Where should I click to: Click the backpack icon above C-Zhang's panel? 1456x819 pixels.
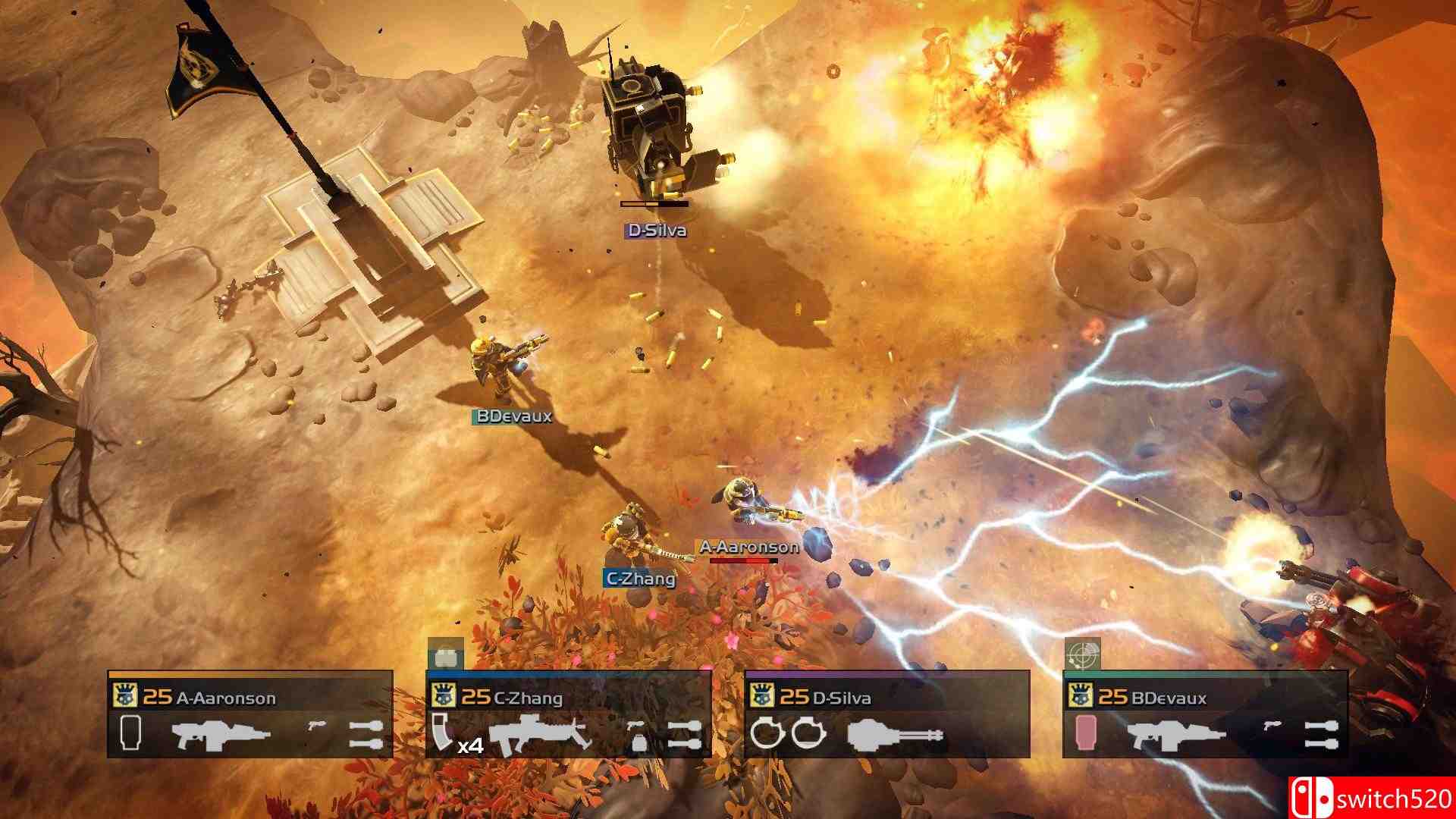coord(445,654)
